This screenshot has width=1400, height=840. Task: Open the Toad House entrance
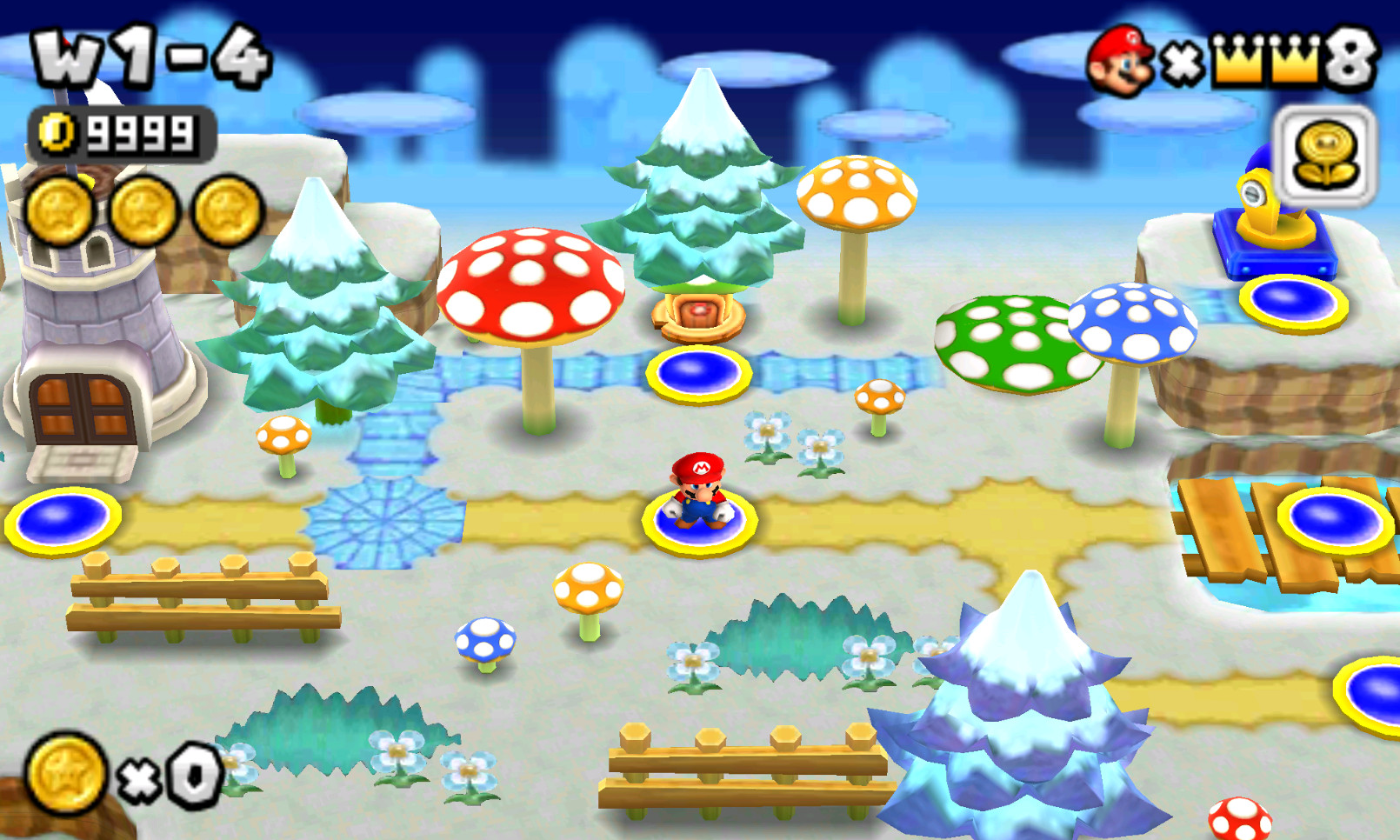click(x=700, y=313)
